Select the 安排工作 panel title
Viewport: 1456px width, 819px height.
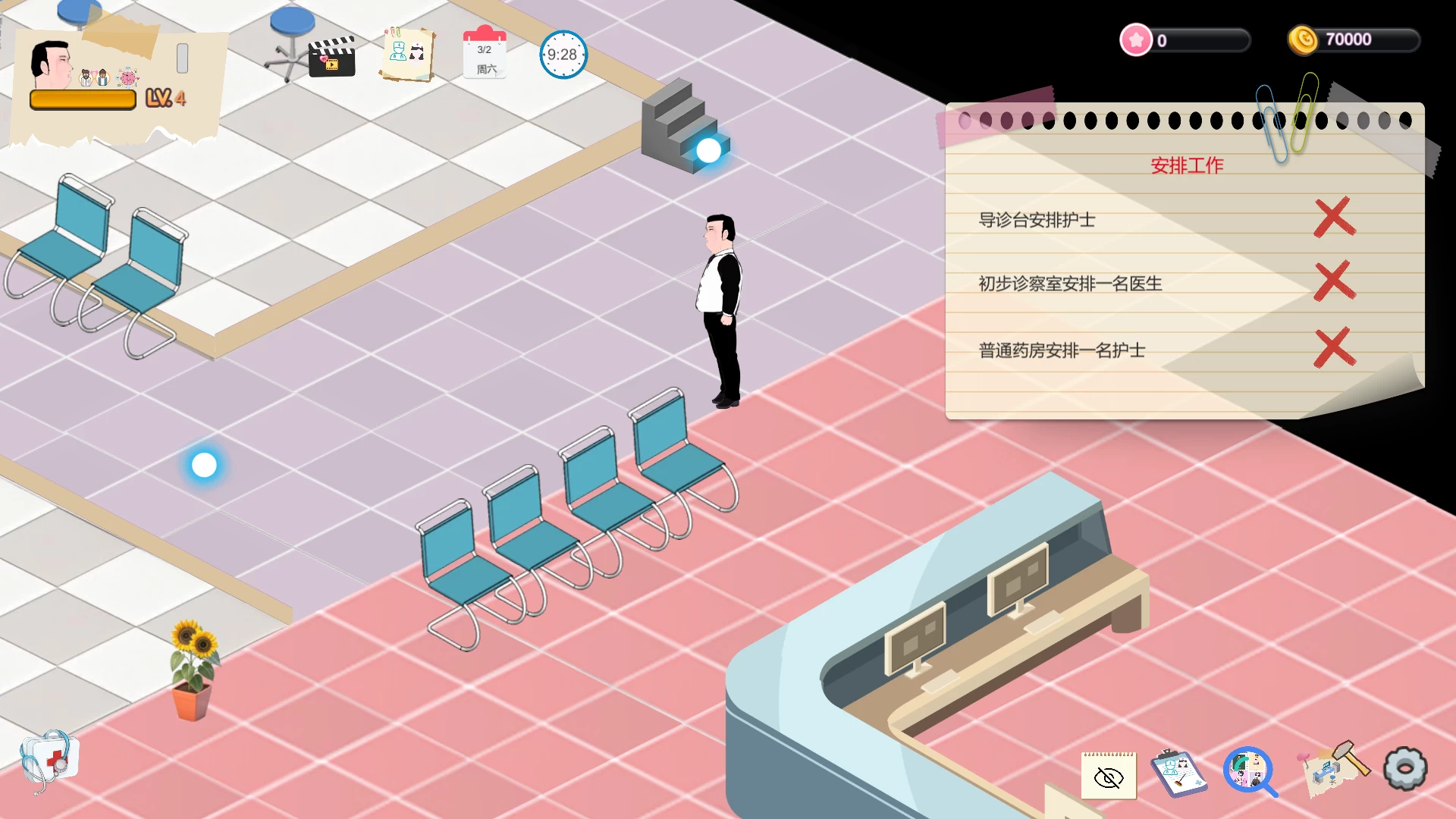1188,164
